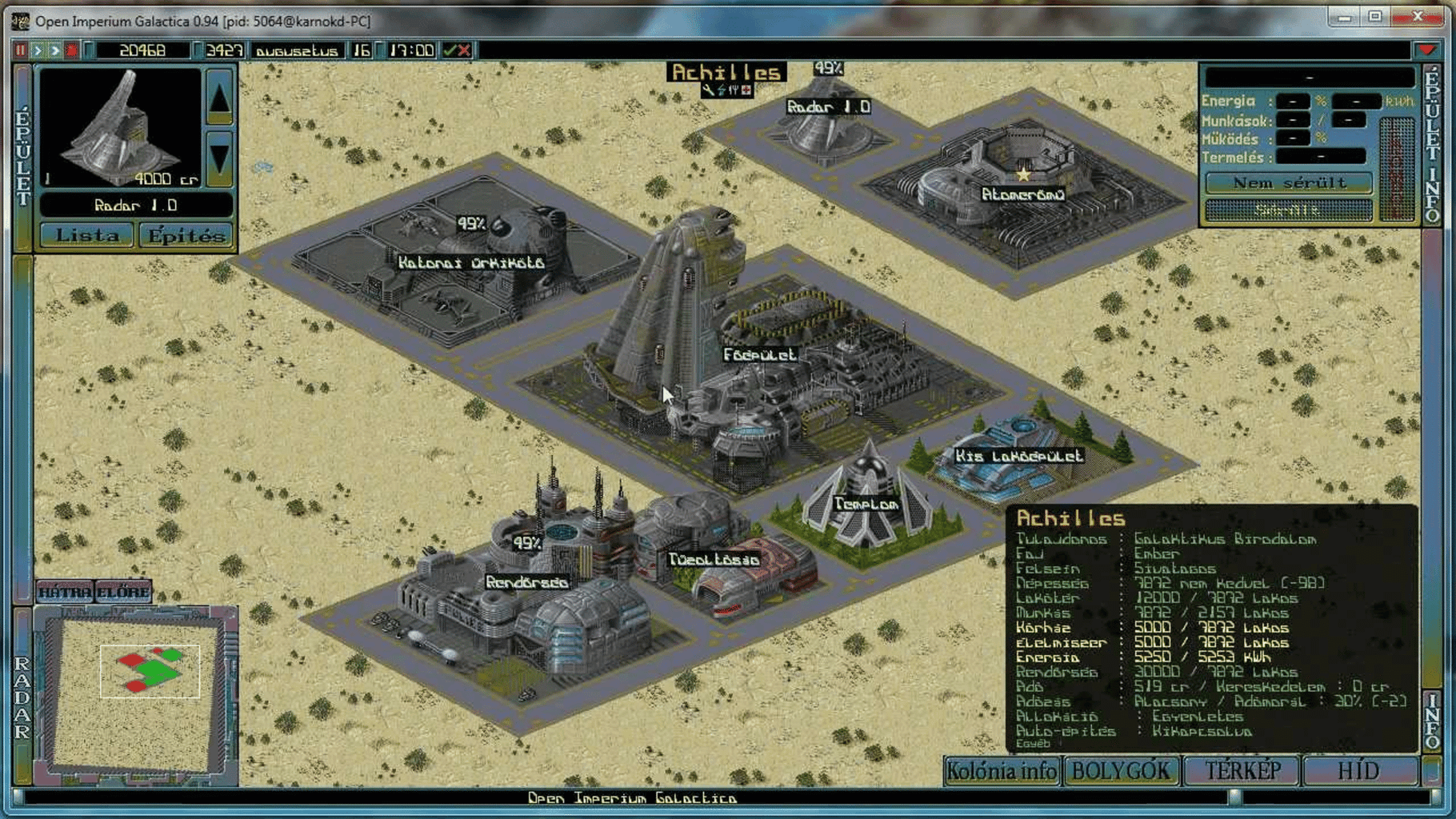The height and width of the screenshot is (819, 1456).
Task: Select next building with the down arrow
Action: (x=219, y=158)
